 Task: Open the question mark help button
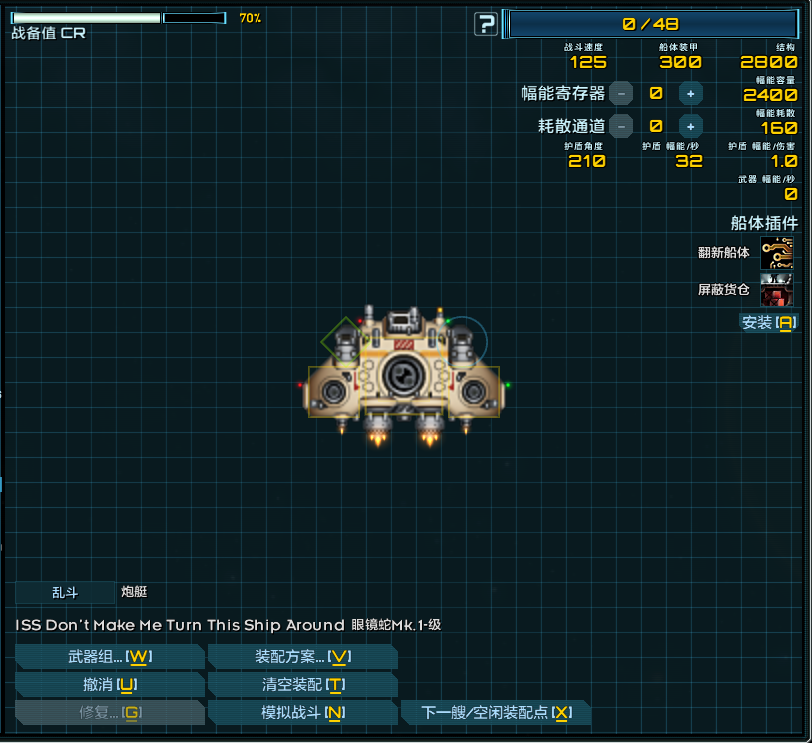point(486,24)
